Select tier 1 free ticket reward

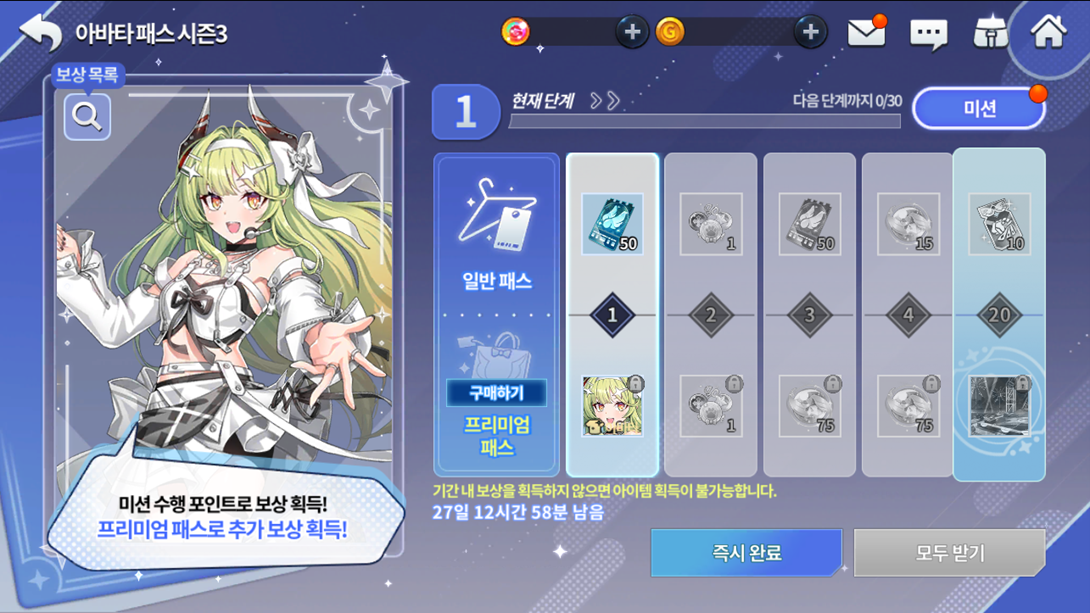point(612,223)
